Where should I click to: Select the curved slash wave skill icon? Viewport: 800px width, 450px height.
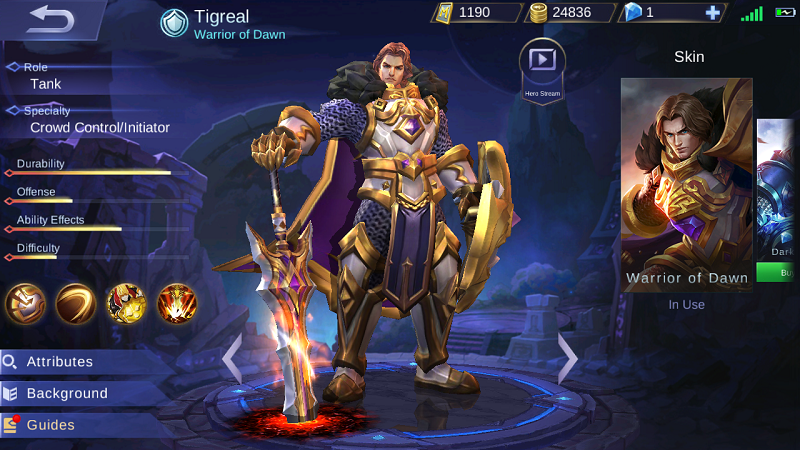click(x=76, y=303)
